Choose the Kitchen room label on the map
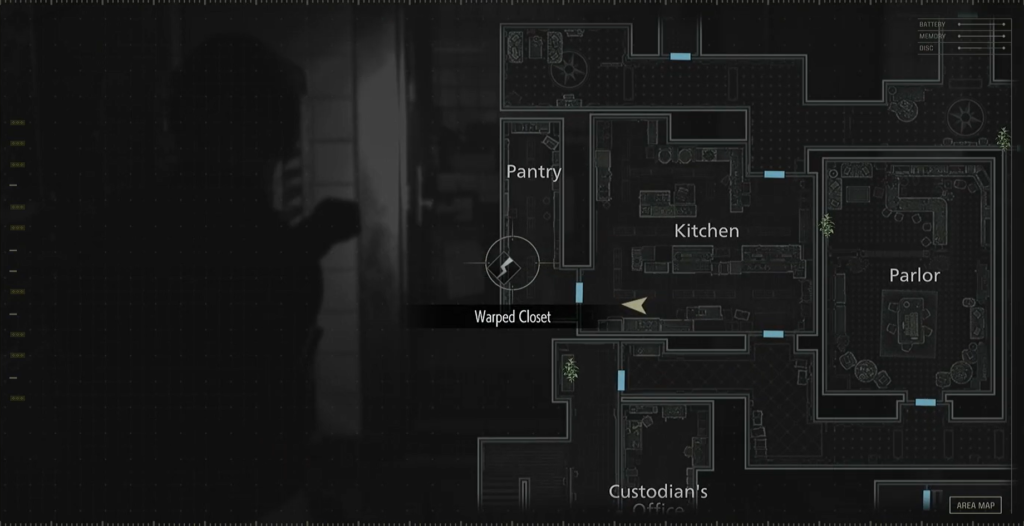 click(x=706, y=231)
